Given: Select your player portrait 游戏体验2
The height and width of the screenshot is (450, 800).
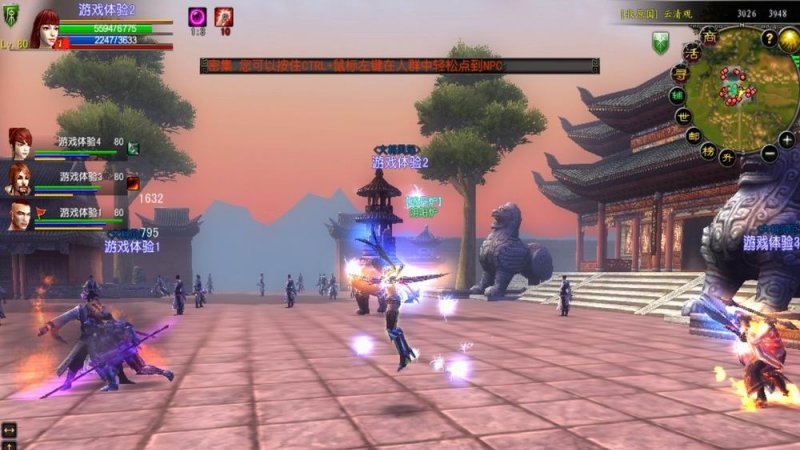Looking at the screenshot, I should click(x=44, y=28).
